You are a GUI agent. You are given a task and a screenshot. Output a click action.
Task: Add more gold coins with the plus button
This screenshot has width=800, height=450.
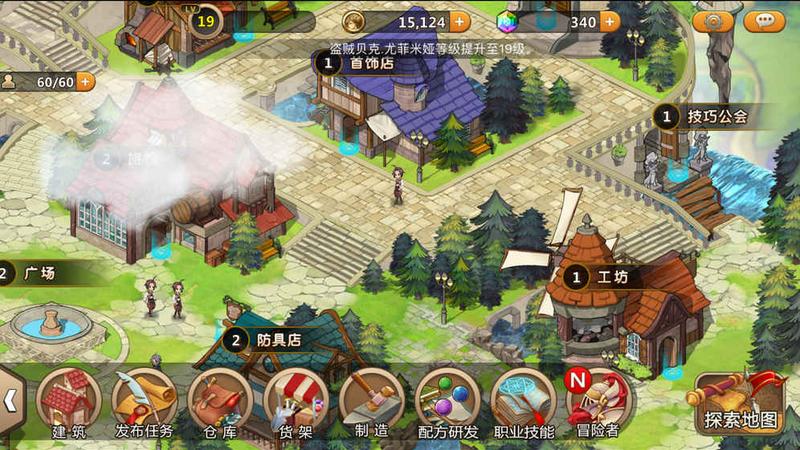pos(459,21)
